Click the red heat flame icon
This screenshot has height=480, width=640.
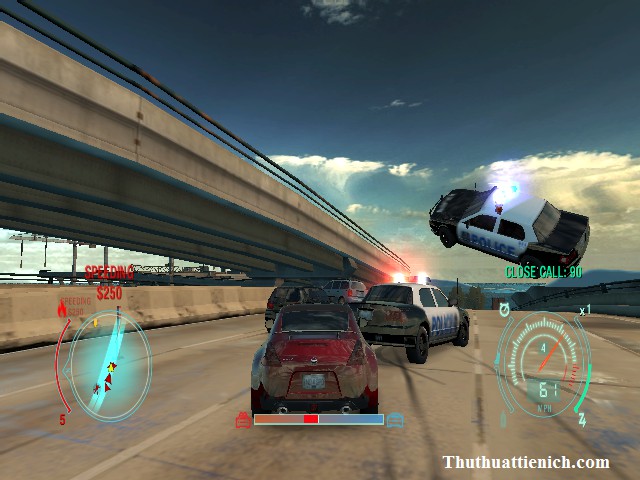click(x=63, y=311)
